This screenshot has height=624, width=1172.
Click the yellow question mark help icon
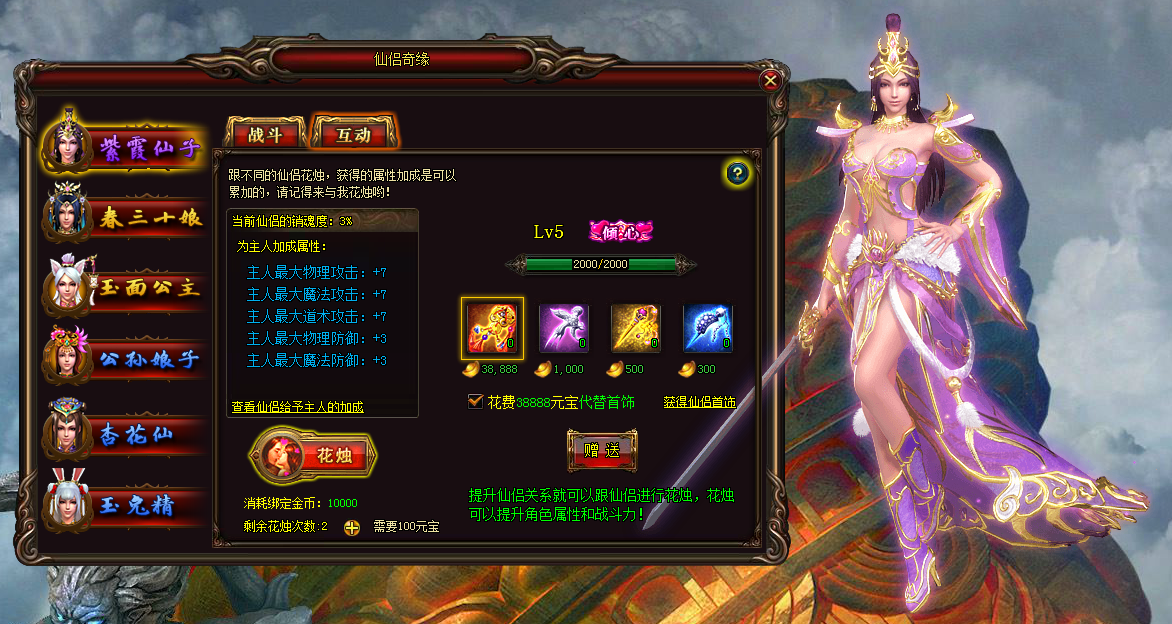tap(738, 173)
